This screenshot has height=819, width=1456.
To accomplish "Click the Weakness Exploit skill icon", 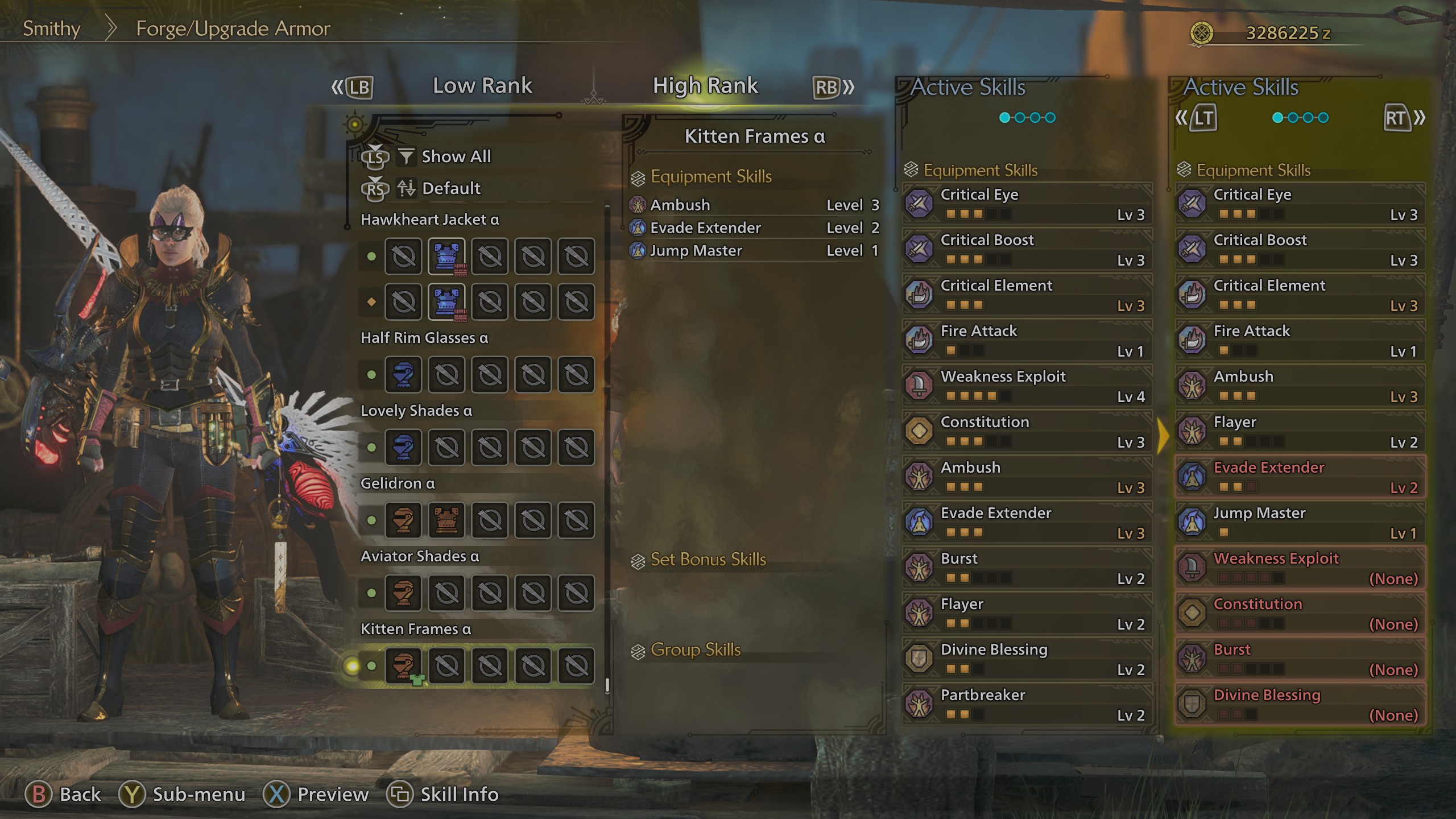I will click(919, 385).
